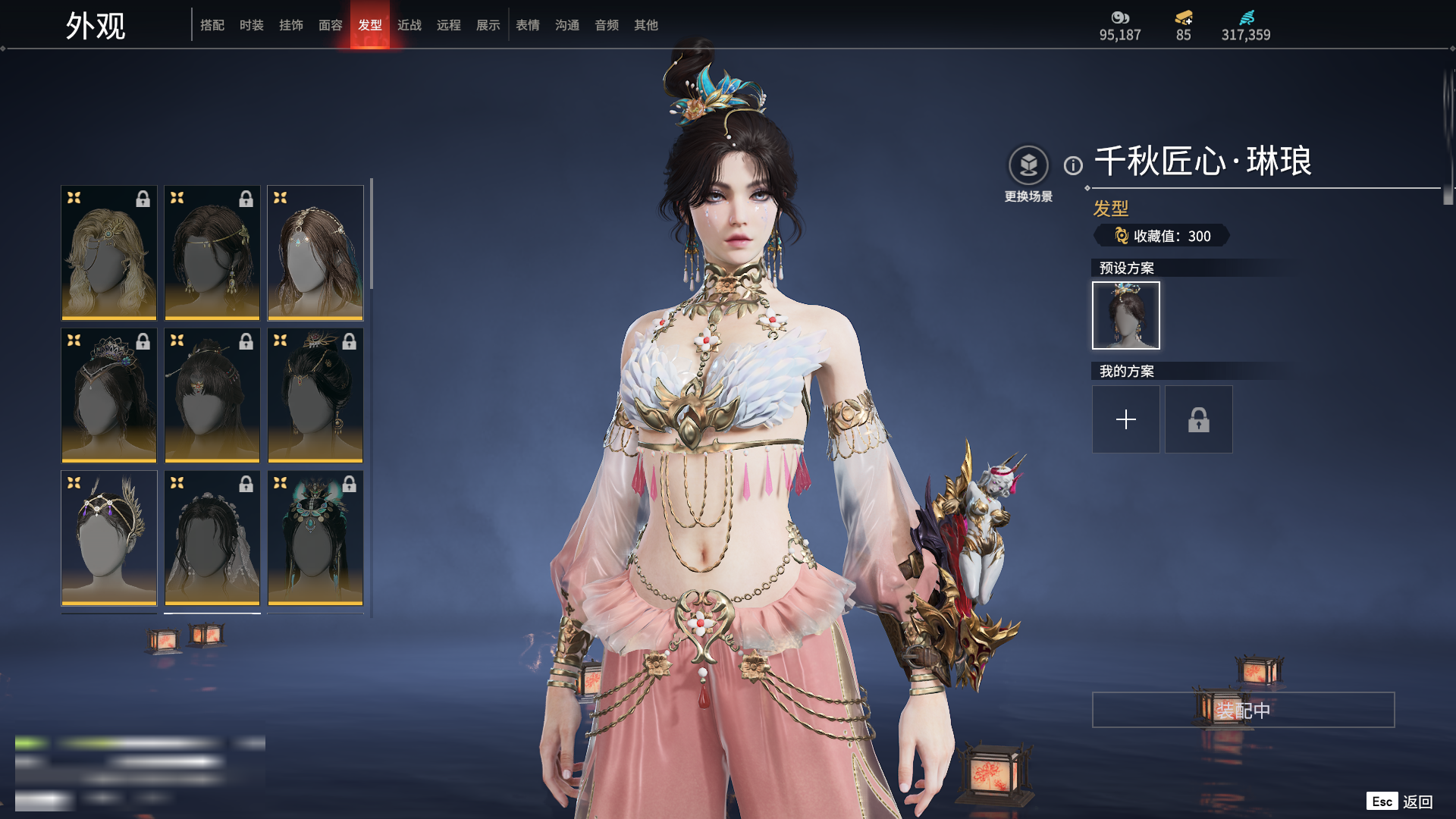Image resolution: width=1456 pixels, height=819 pixels.
Task: Open the 近战 melee tab
Action: point(409,25)
